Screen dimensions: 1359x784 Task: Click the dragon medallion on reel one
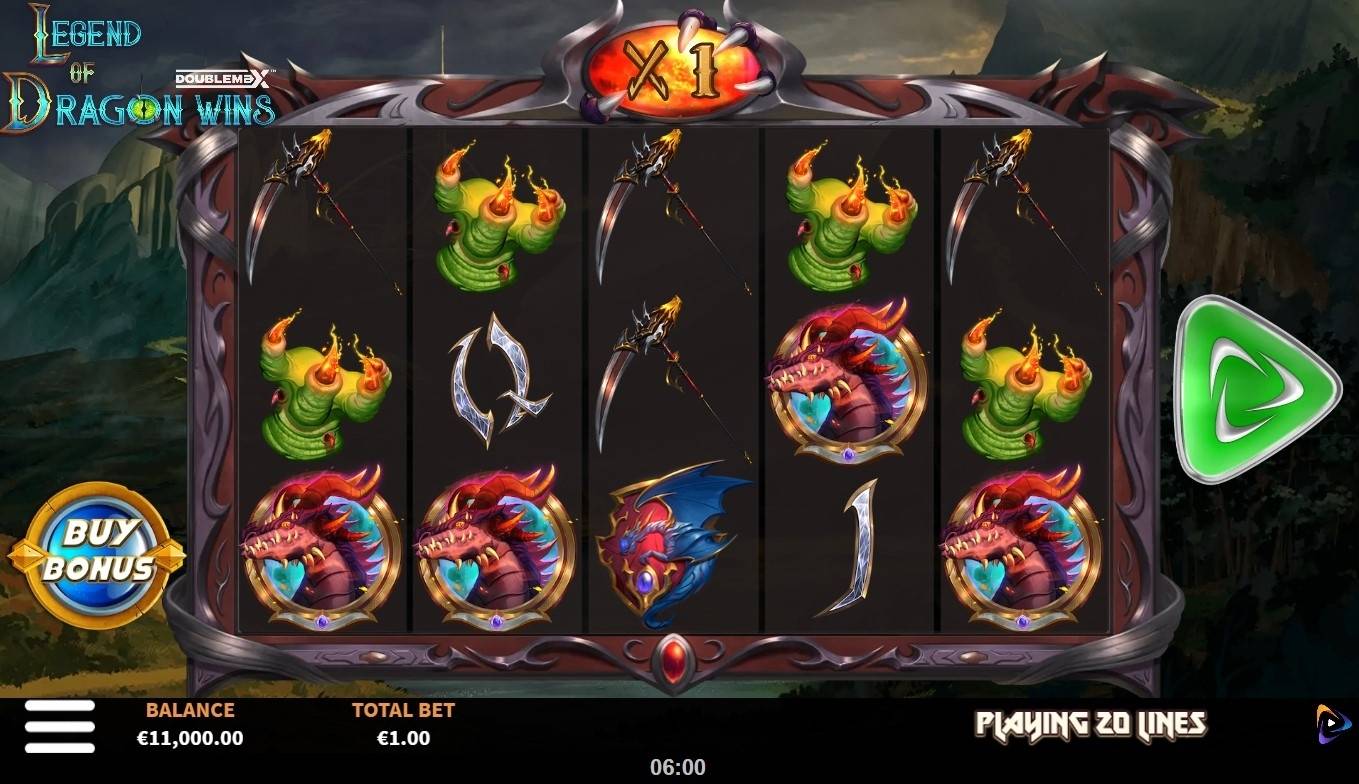[320, 548]
